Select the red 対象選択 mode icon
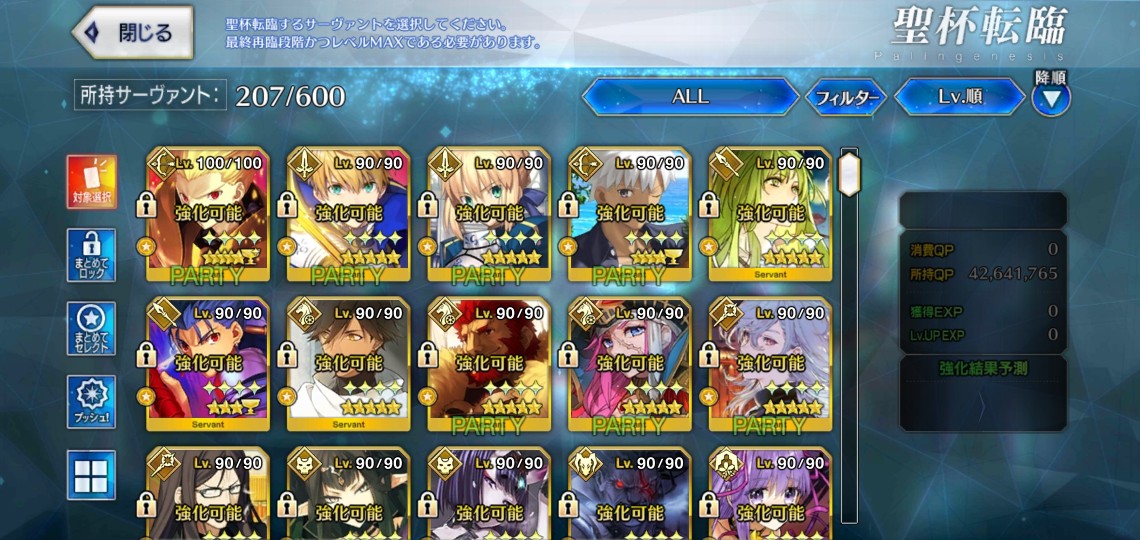The image size is (1140, 540). [x=91, y=181]
